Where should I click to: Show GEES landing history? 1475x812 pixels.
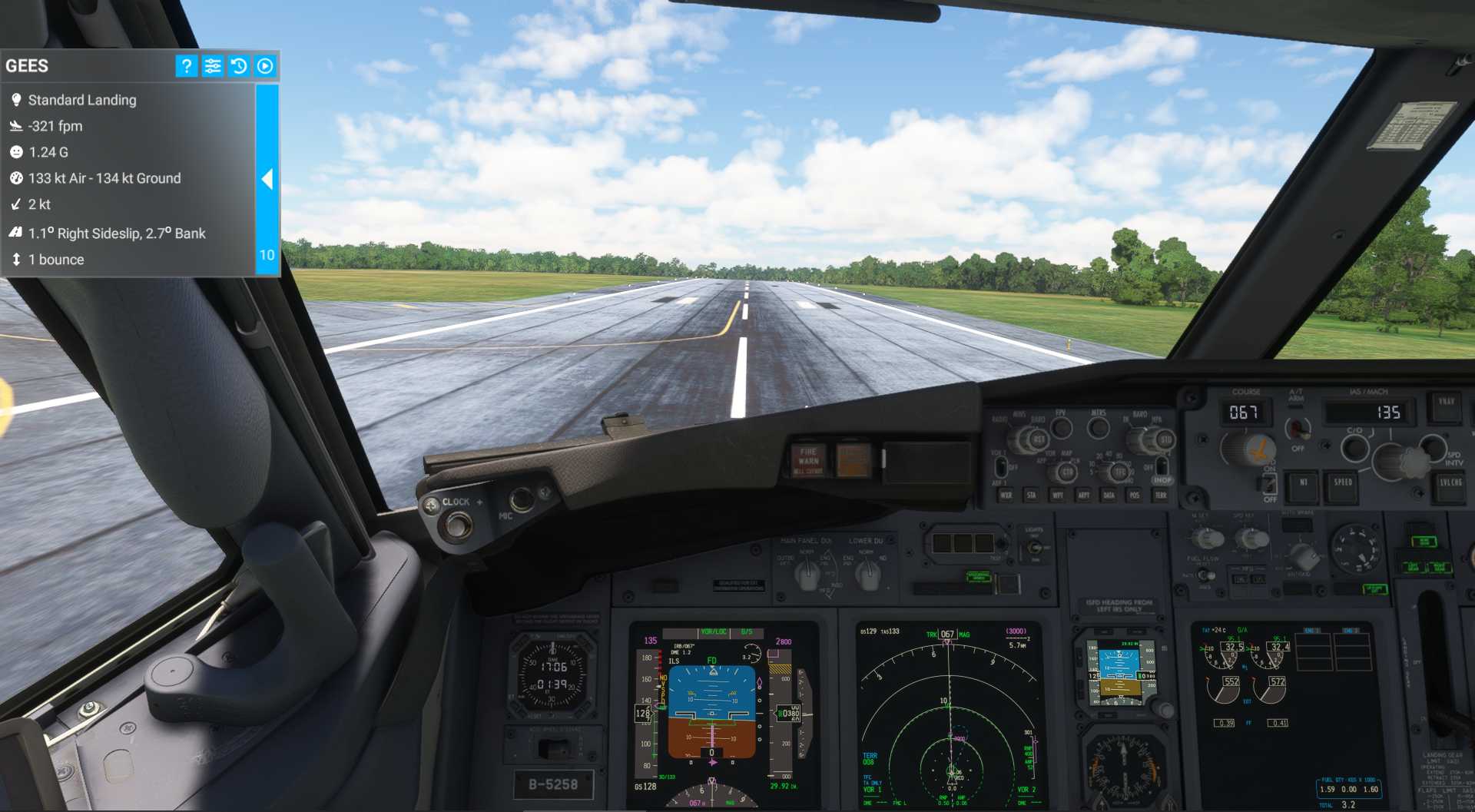click(x=239, y=66)
